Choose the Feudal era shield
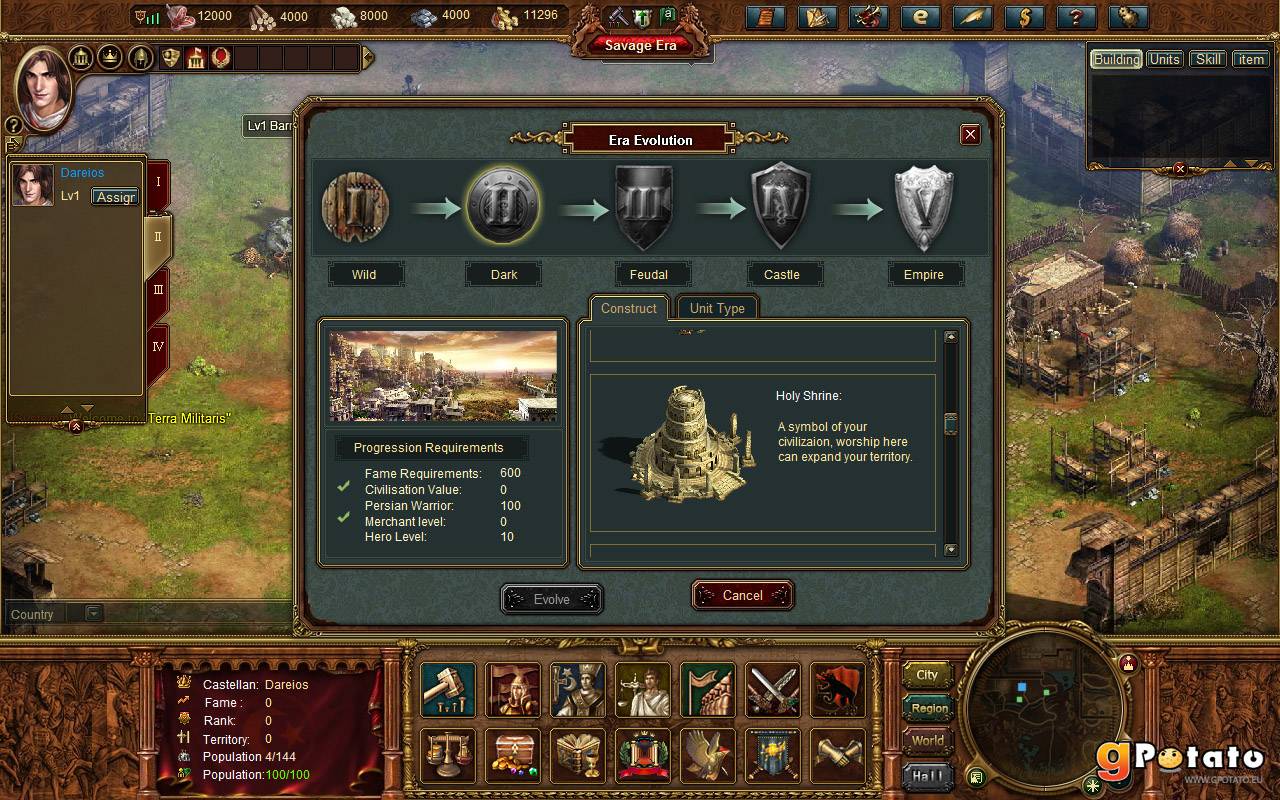The image size is (1280, 800). pyautogui.click(x=643, y=208)
